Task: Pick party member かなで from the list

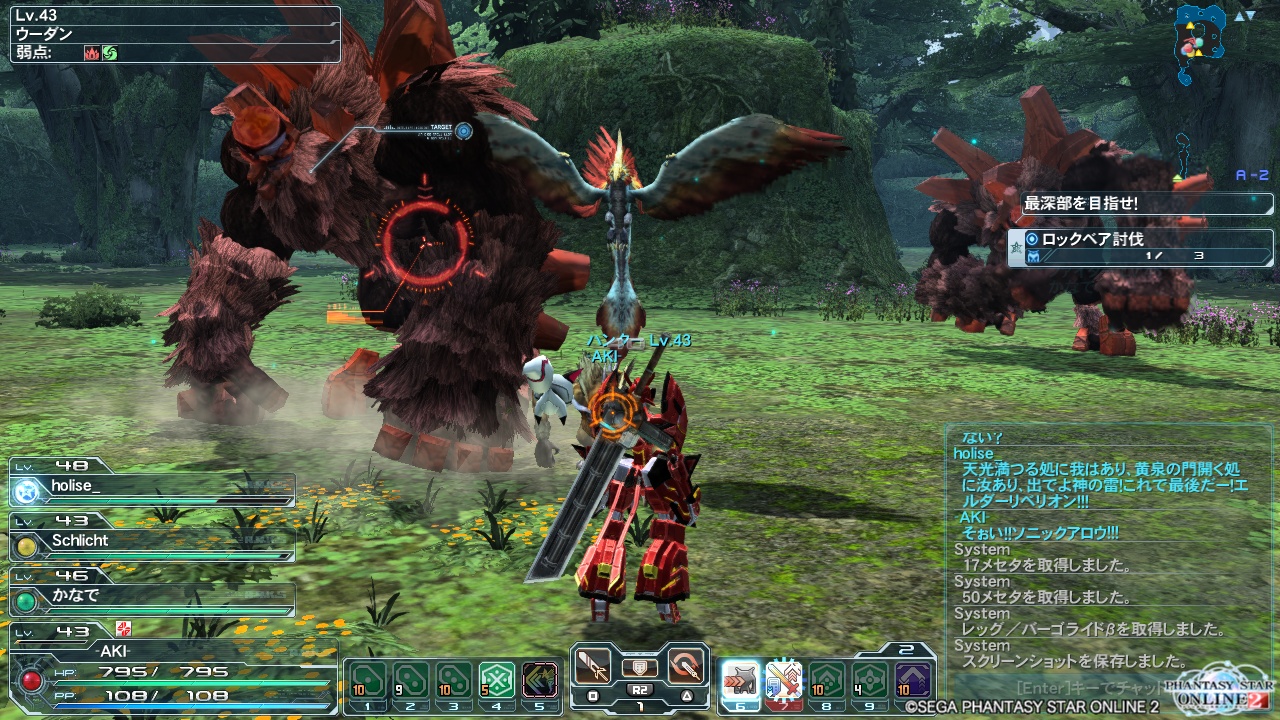Action: [152, 598]
